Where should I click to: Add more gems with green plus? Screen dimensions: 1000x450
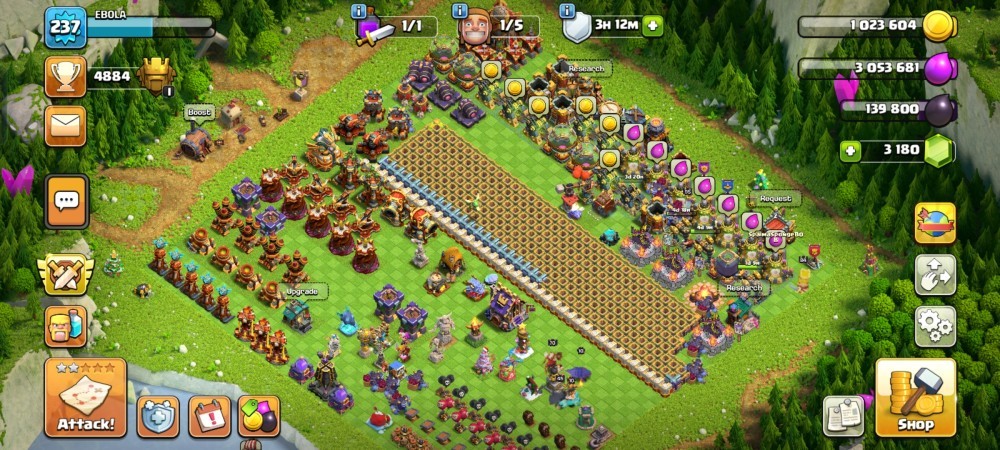pos(851,151)
